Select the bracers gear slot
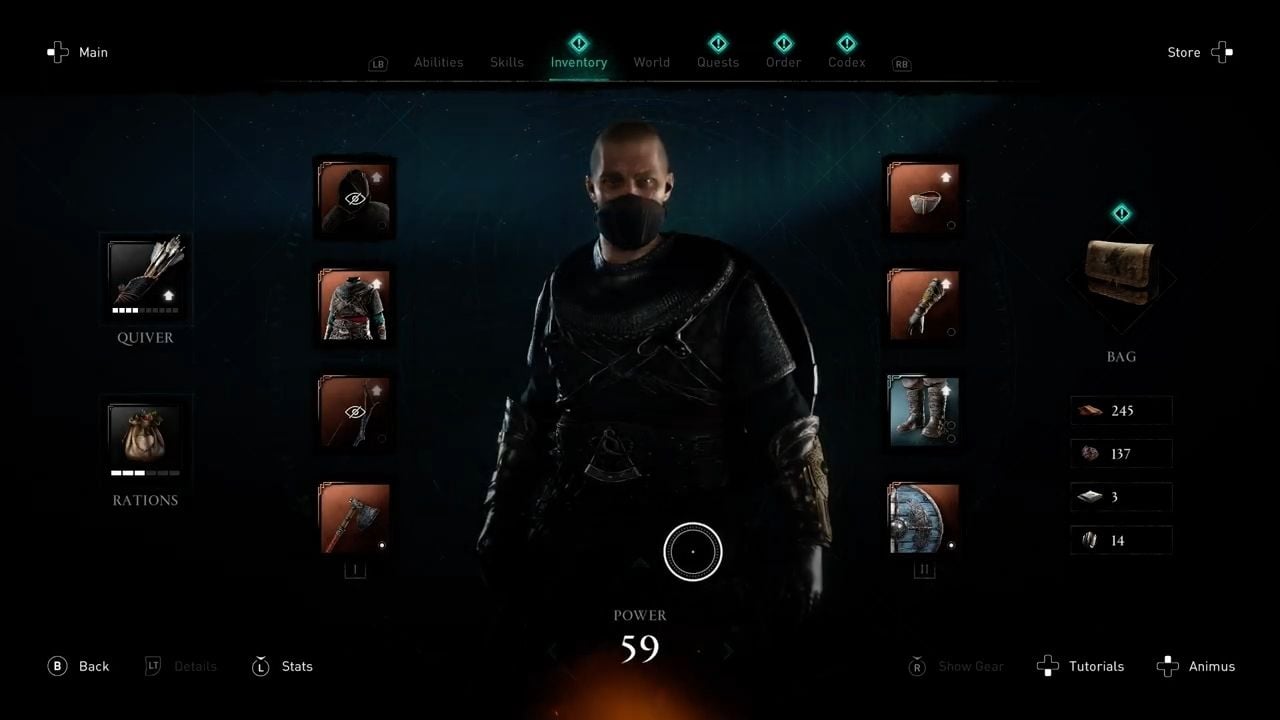Image resolution: width=1280 pixels, height=720 pixels. coord(923,304)
